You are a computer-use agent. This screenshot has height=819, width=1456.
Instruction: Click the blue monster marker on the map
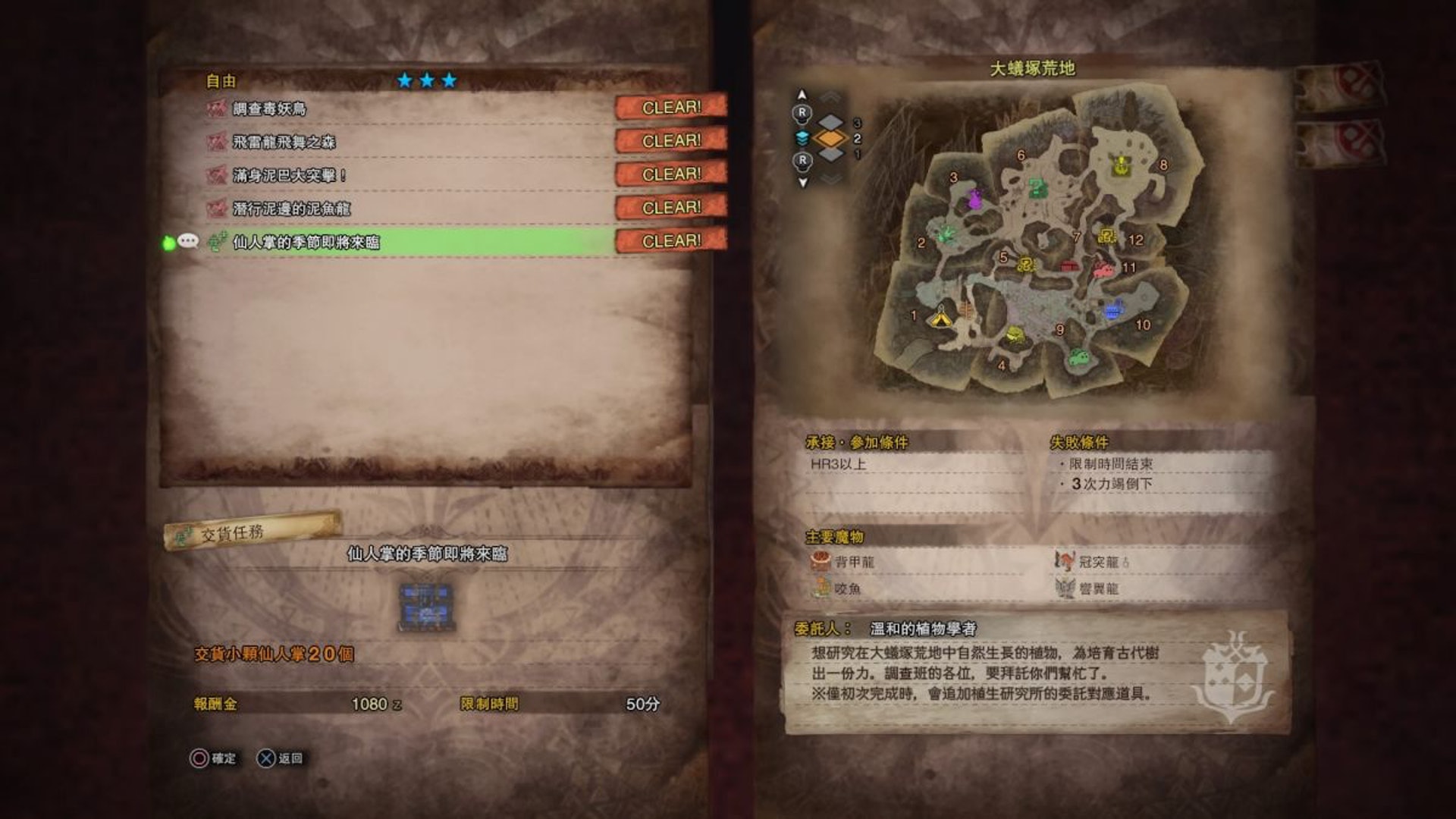[1113, 309]
